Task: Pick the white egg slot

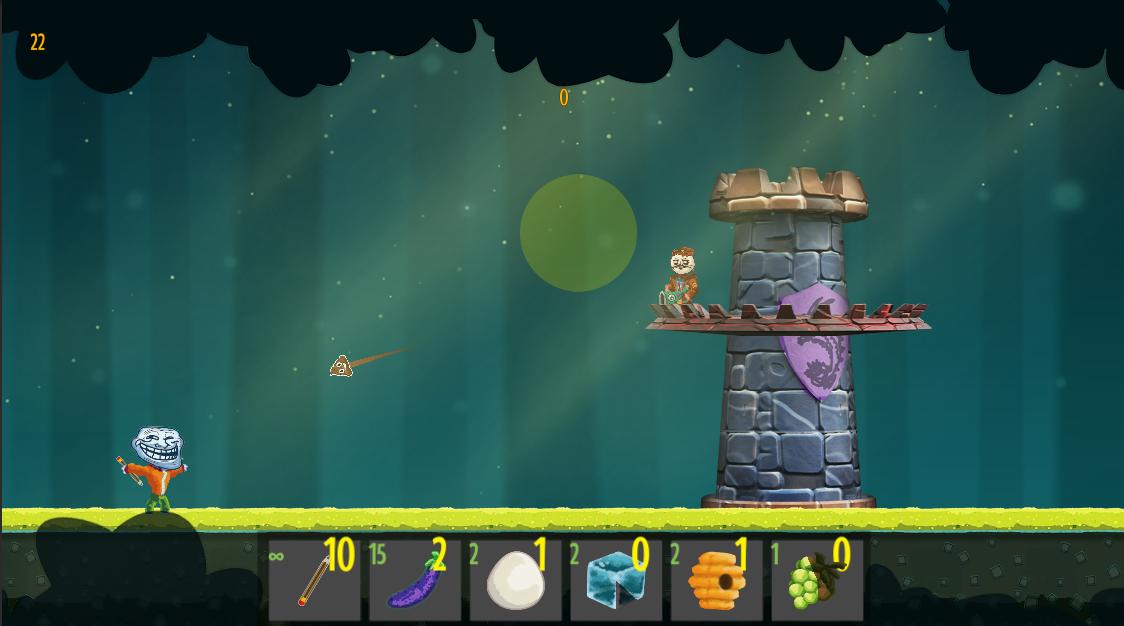Action: coord(516,580)
